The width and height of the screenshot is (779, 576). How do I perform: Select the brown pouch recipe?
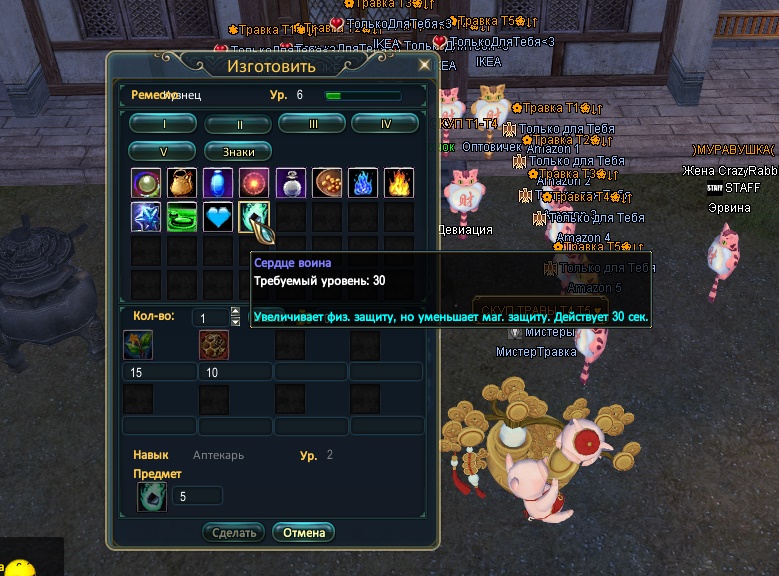click(182, 182)
